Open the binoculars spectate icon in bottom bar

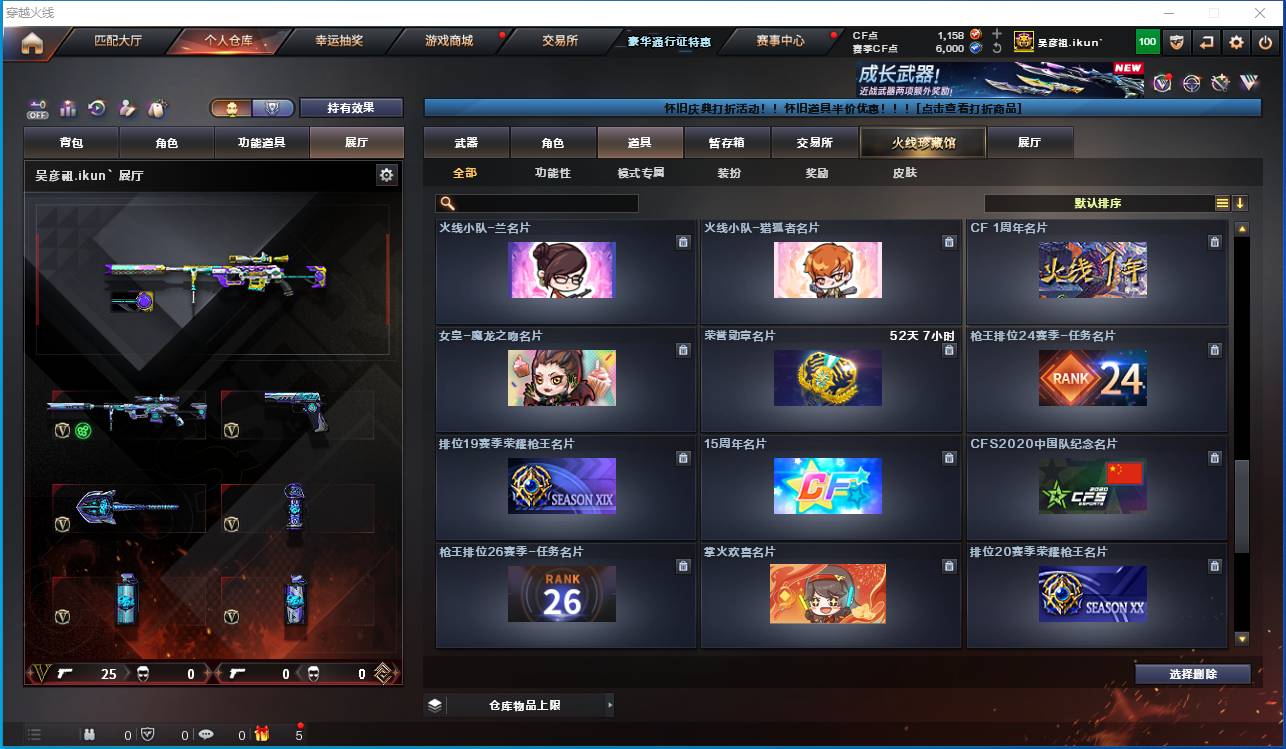[x=90, y=733]
